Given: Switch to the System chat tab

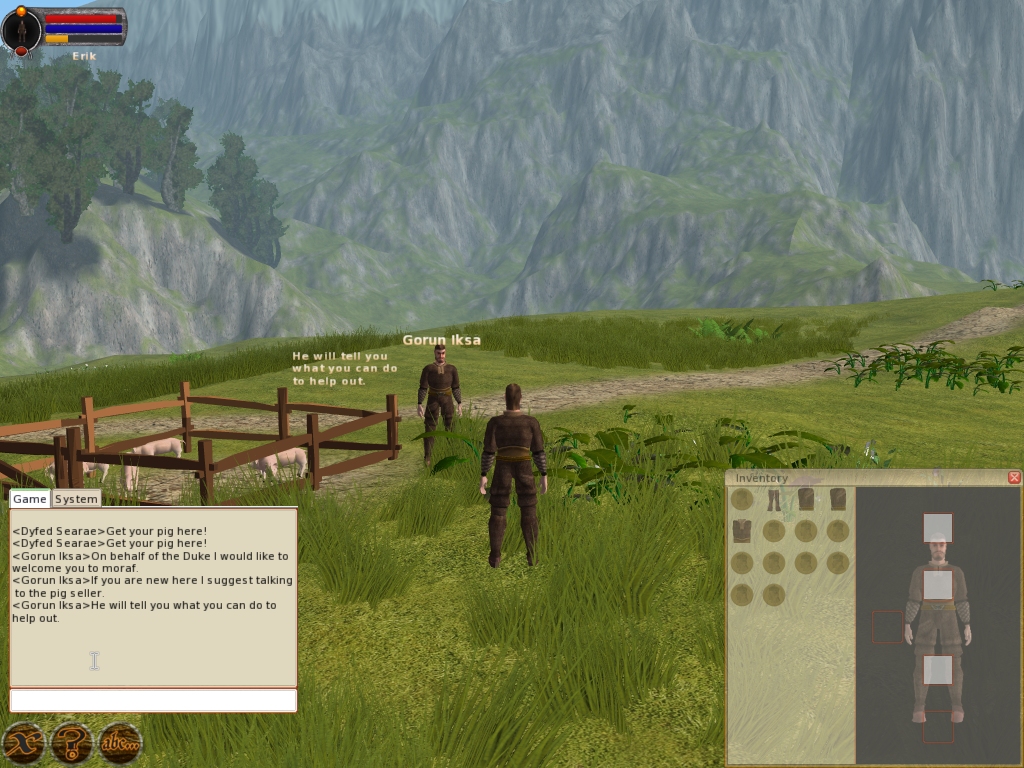Looking at the screenshot, I should pyautogui.click(x=77, y=499).
